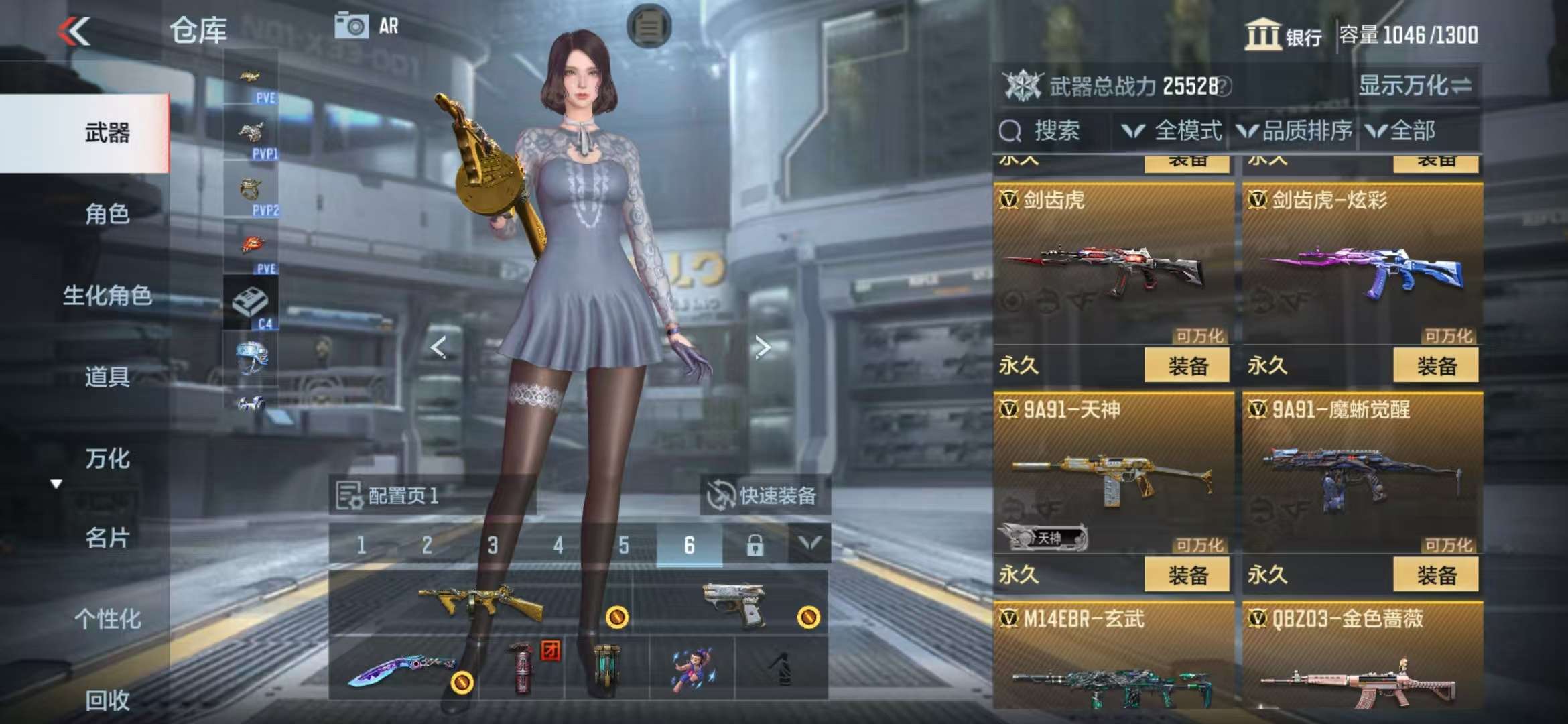Switch to the 生化角色 category
The image size is (1568, 724).
coord(107,296)
